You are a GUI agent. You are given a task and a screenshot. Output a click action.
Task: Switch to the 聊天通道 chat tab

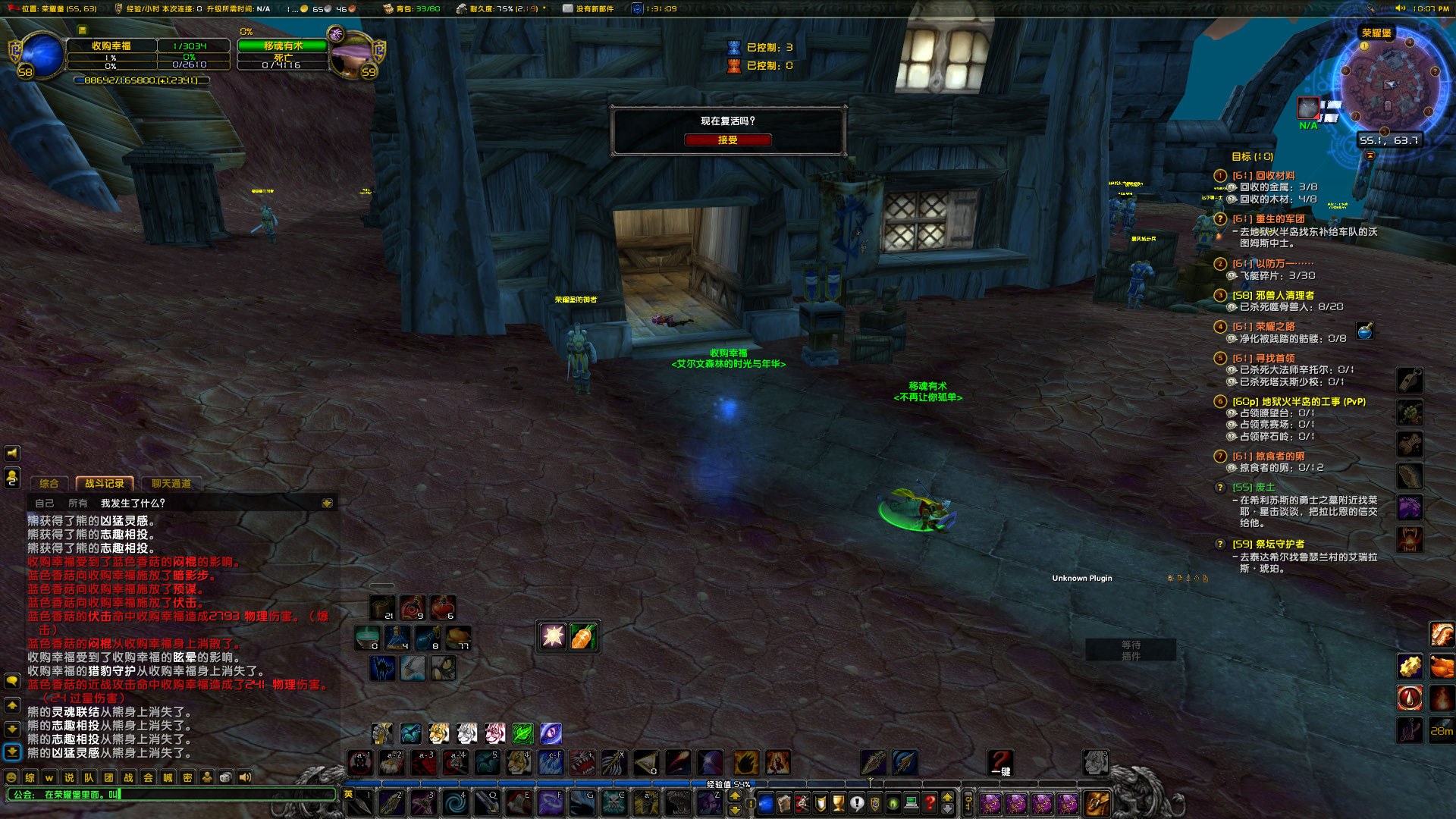coord(171,484)
